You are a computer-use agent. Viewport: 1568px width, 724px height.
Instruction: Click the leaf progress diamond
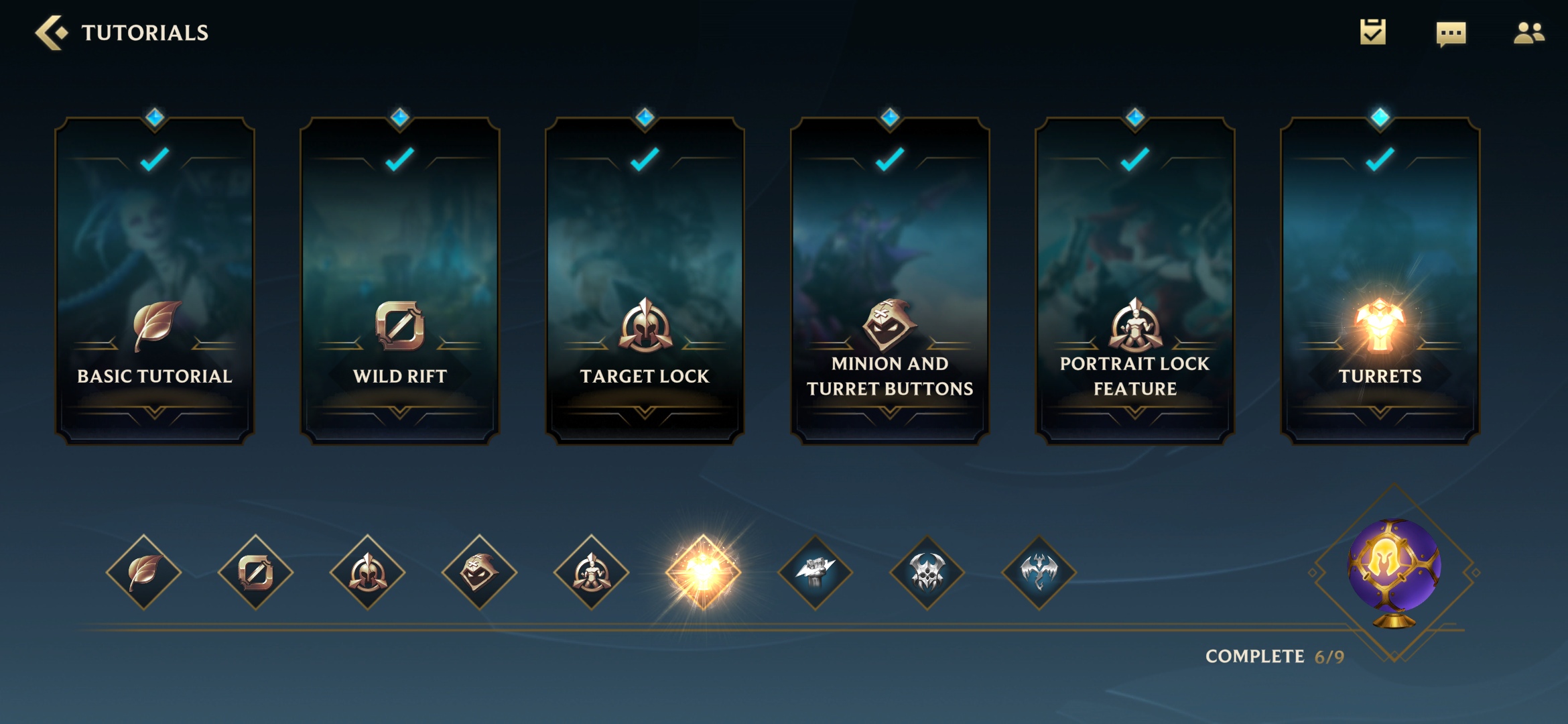[144, 572]
